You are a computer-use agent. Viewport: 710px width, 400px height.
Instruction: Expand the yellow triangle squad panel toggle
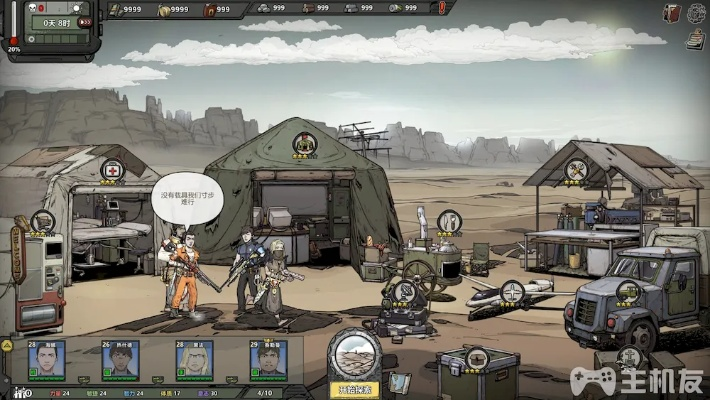coord(7,344)
